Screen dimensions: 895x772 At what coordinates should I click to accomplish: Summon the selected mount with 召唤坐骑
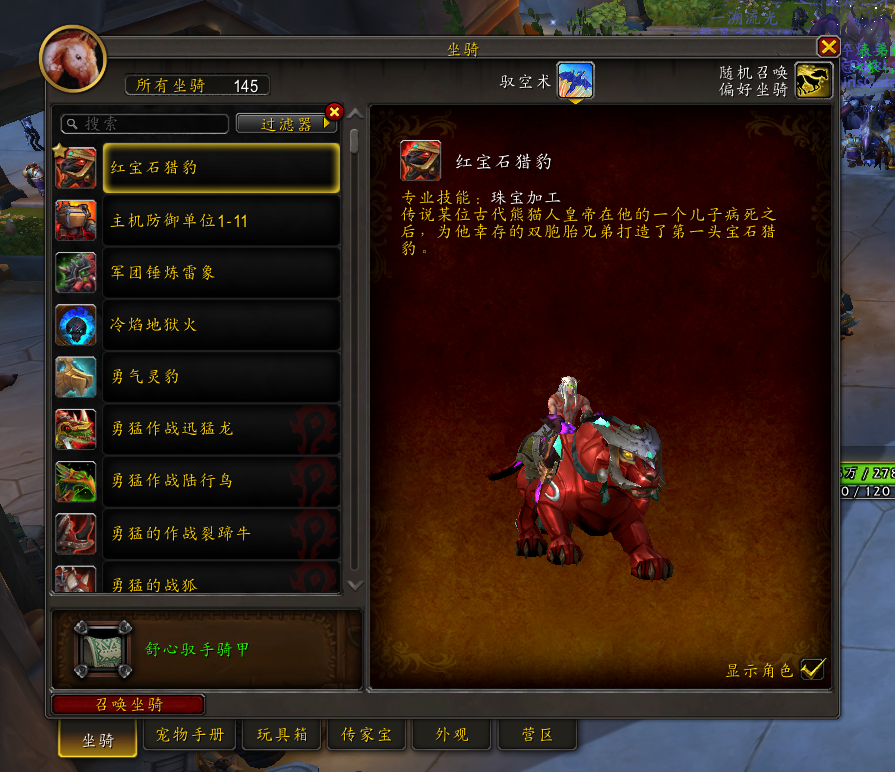[128, 704]
